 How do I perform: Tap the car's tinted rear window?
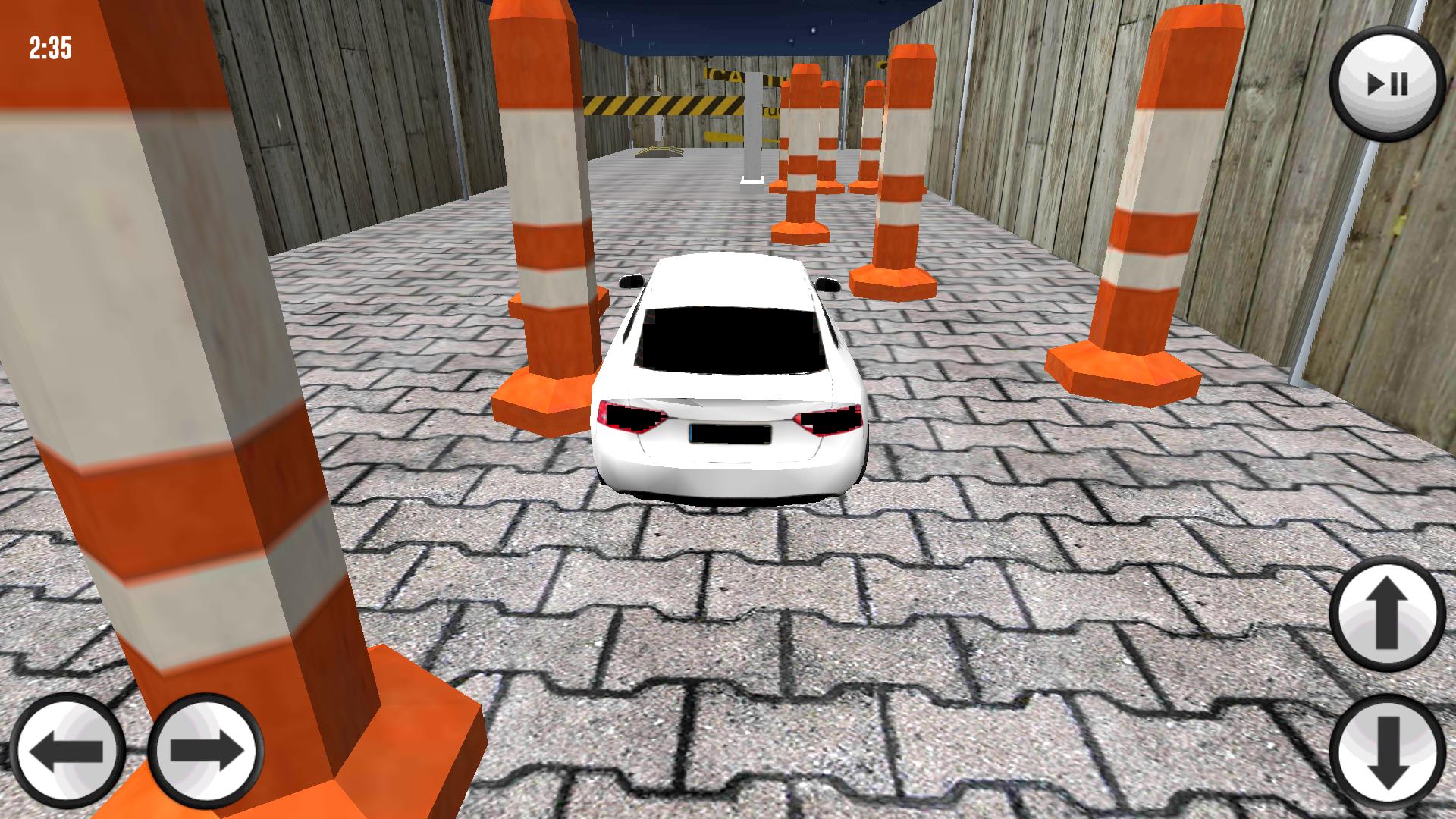728,337
